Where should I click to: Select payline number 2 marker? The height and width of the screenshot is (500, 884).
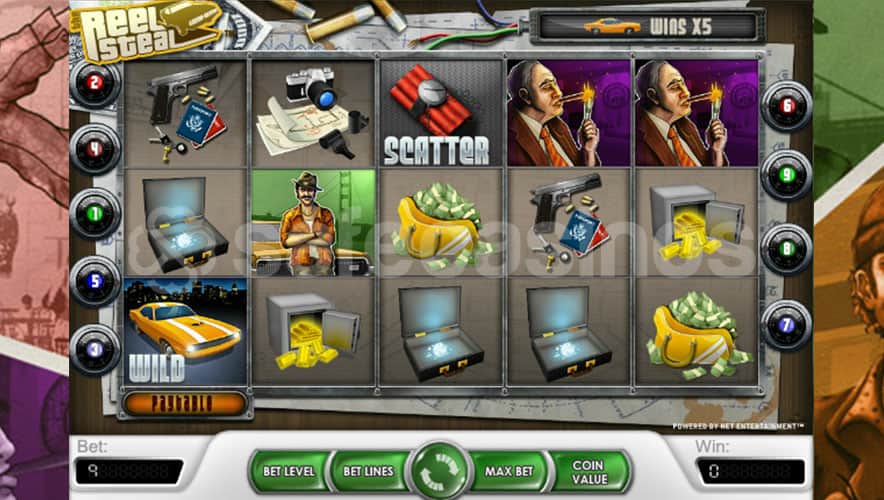tap(95, 83)
